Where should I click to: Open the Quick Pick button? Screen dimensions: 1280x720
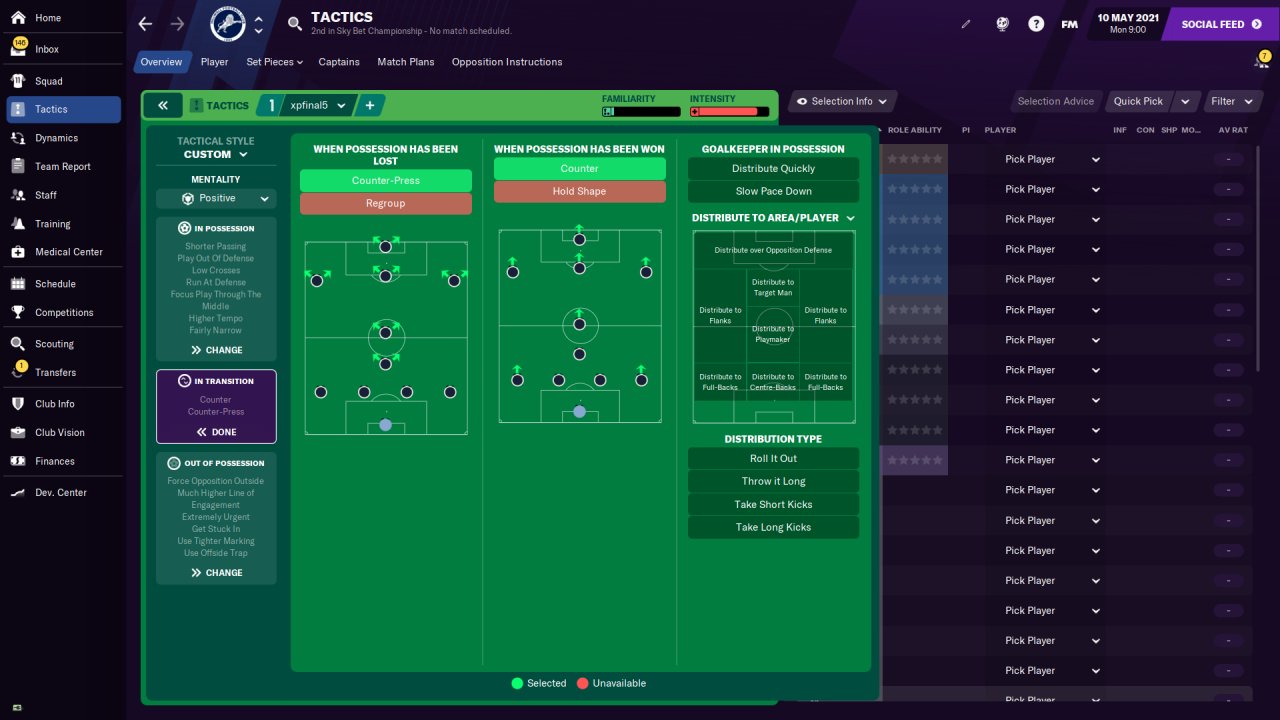[1138, 101]
